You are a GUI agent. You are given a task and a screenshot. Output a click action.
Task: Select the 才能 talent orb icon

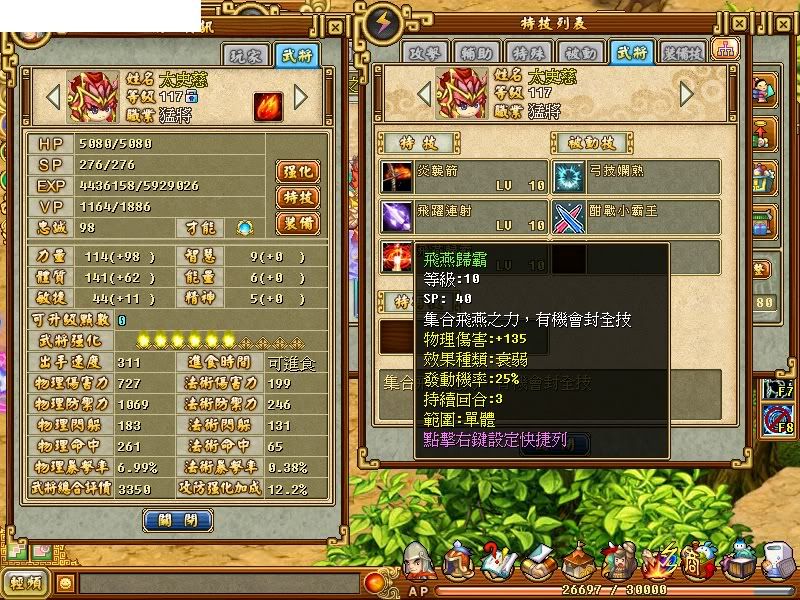245,229
